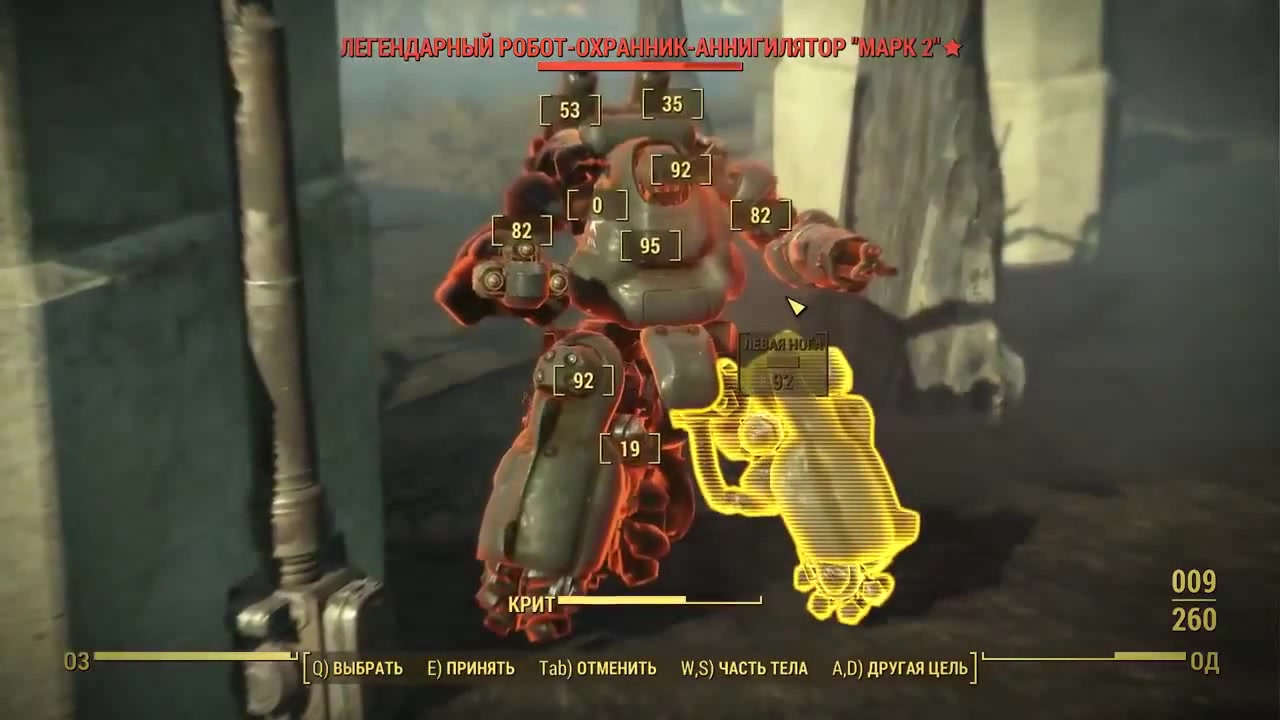Pick the 19% hit chance target box
The image size is (1280, 720).
(x=629, y=449)
